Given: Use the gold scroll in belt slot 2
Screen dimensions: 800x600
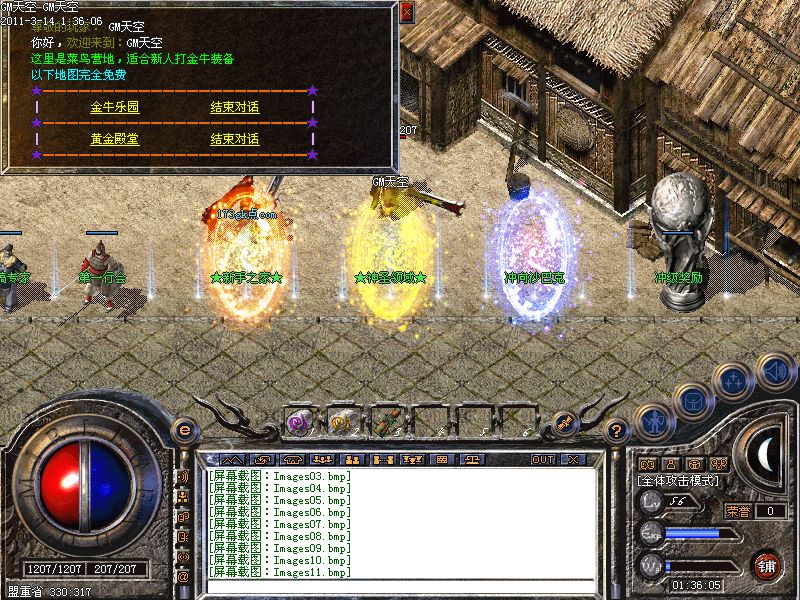Looking at the screenshot, I should (341, 421).
